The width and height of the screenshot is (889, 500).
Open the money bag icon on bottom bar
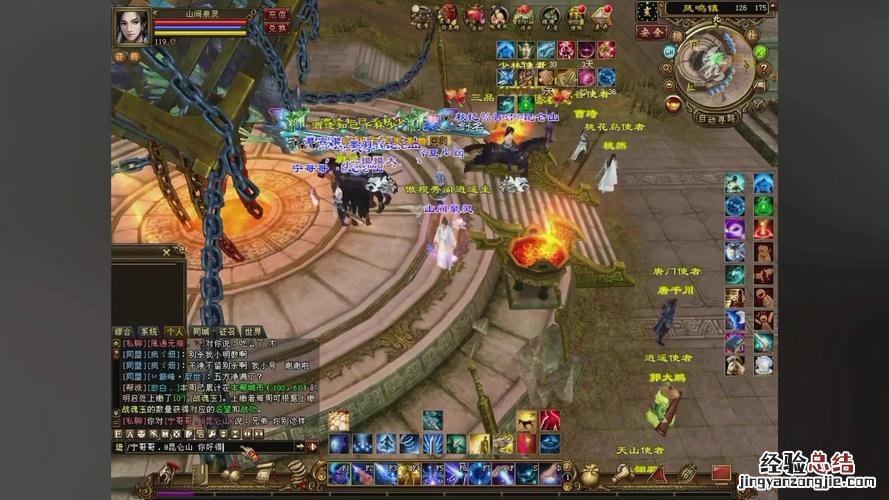pos(590,473)
